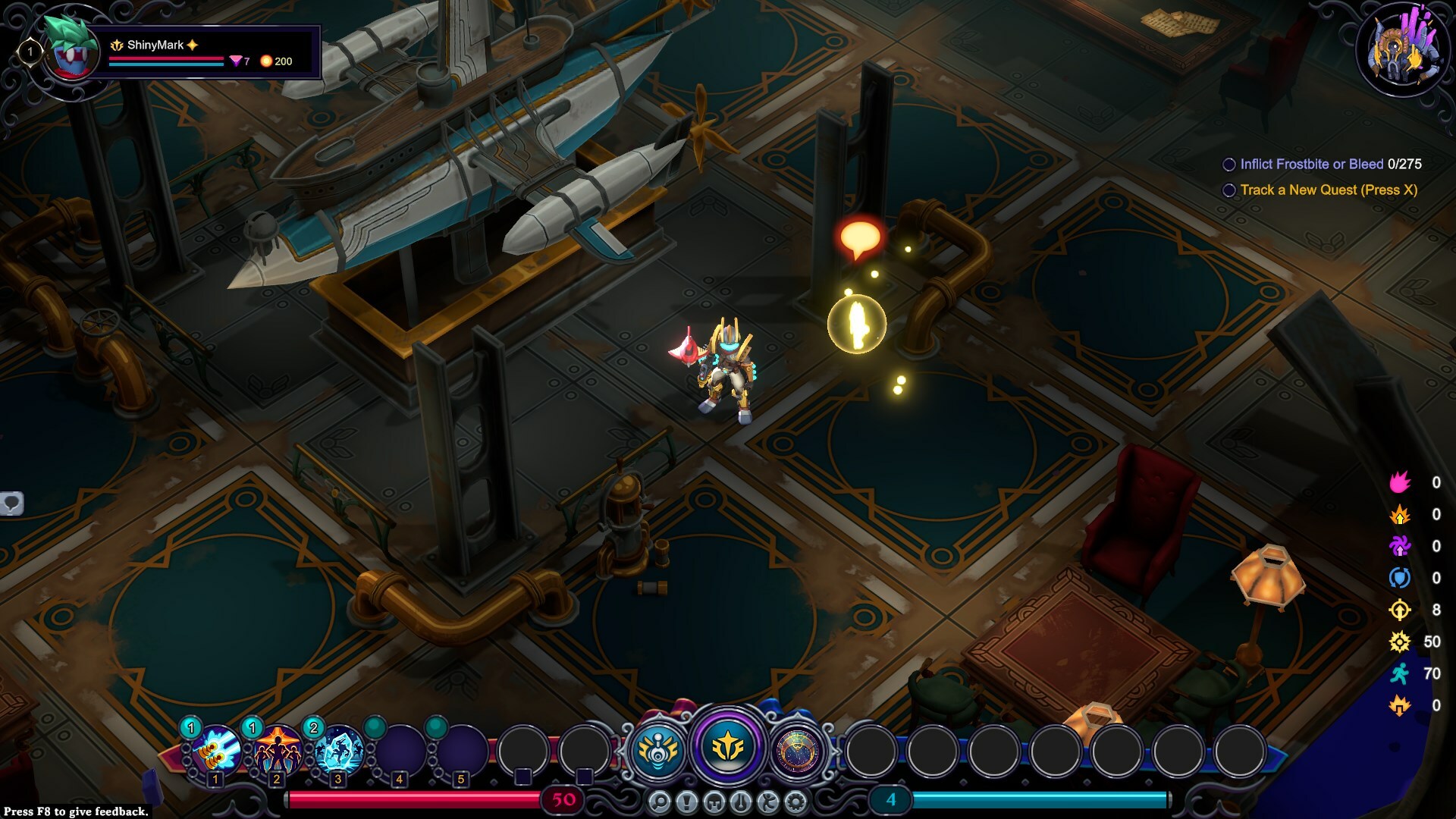The width and height of the screenshot is (1456, 819).
Task: Open the magnifying glass search button
Action: [x=660, y=802]
